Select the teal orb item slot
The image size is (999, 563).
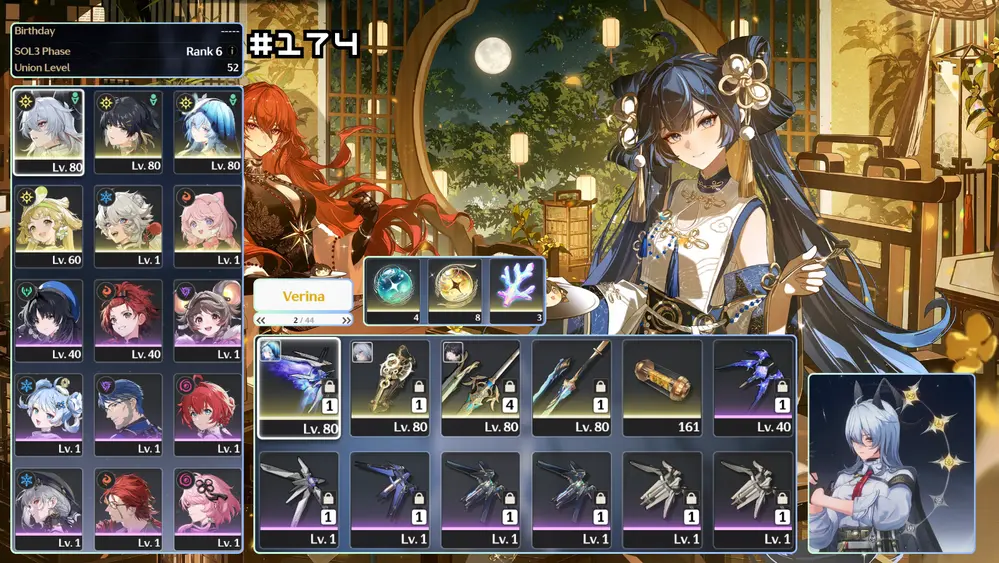click(x=393, y=290)
